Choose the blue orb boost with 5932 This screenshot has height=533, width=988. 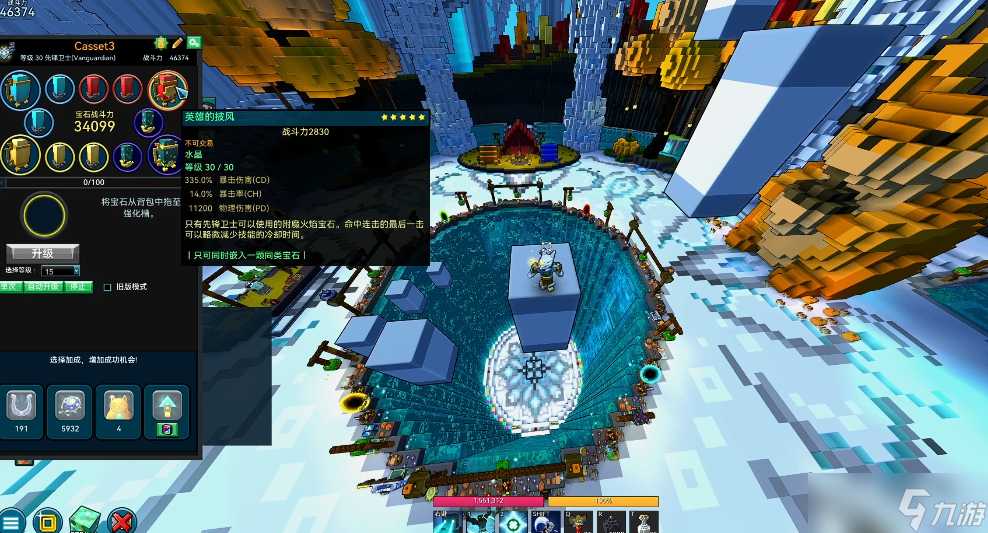pos(70,405)
